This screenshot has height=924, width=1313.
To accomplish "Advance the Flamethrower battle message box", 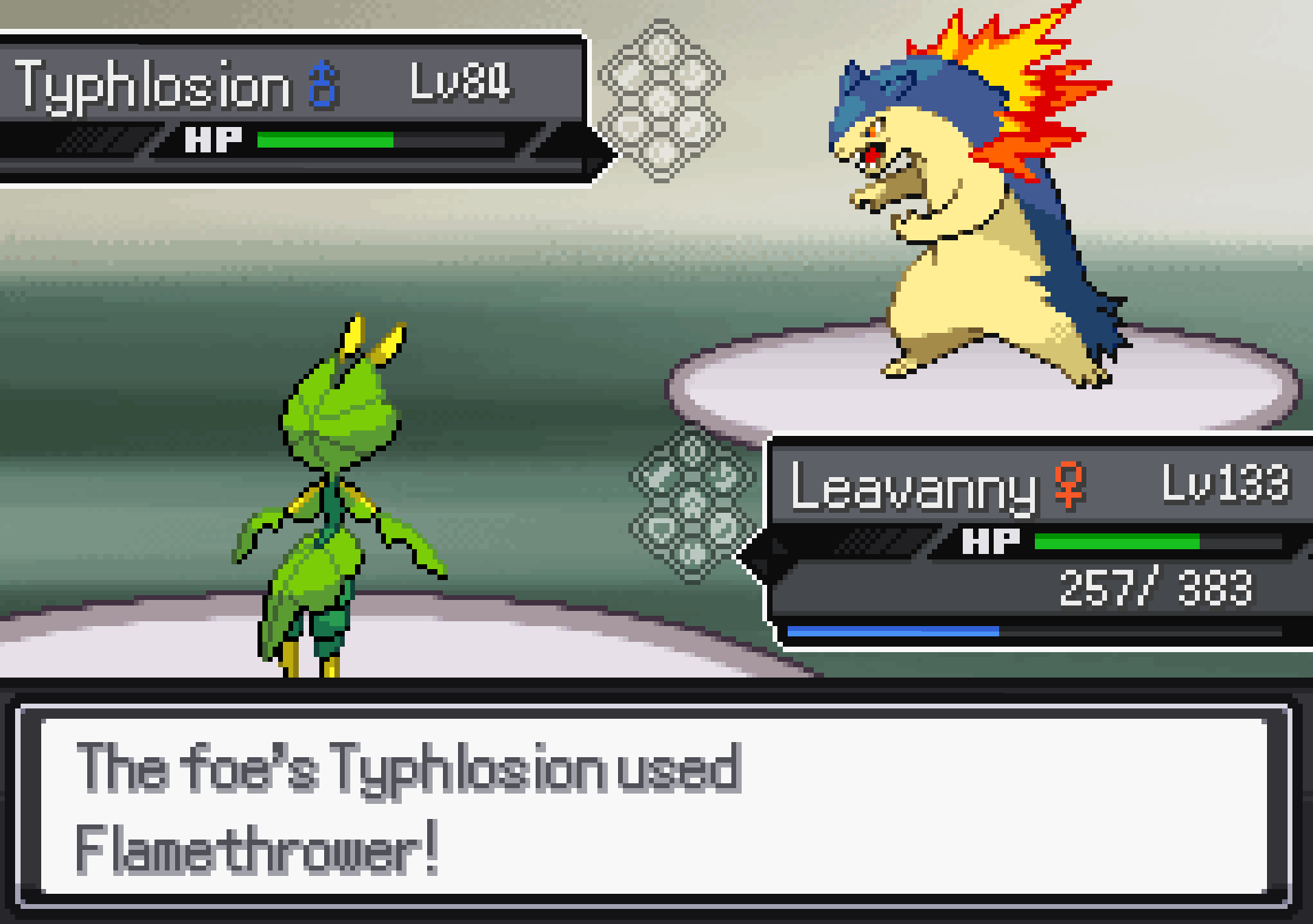I will click(652, 807).
